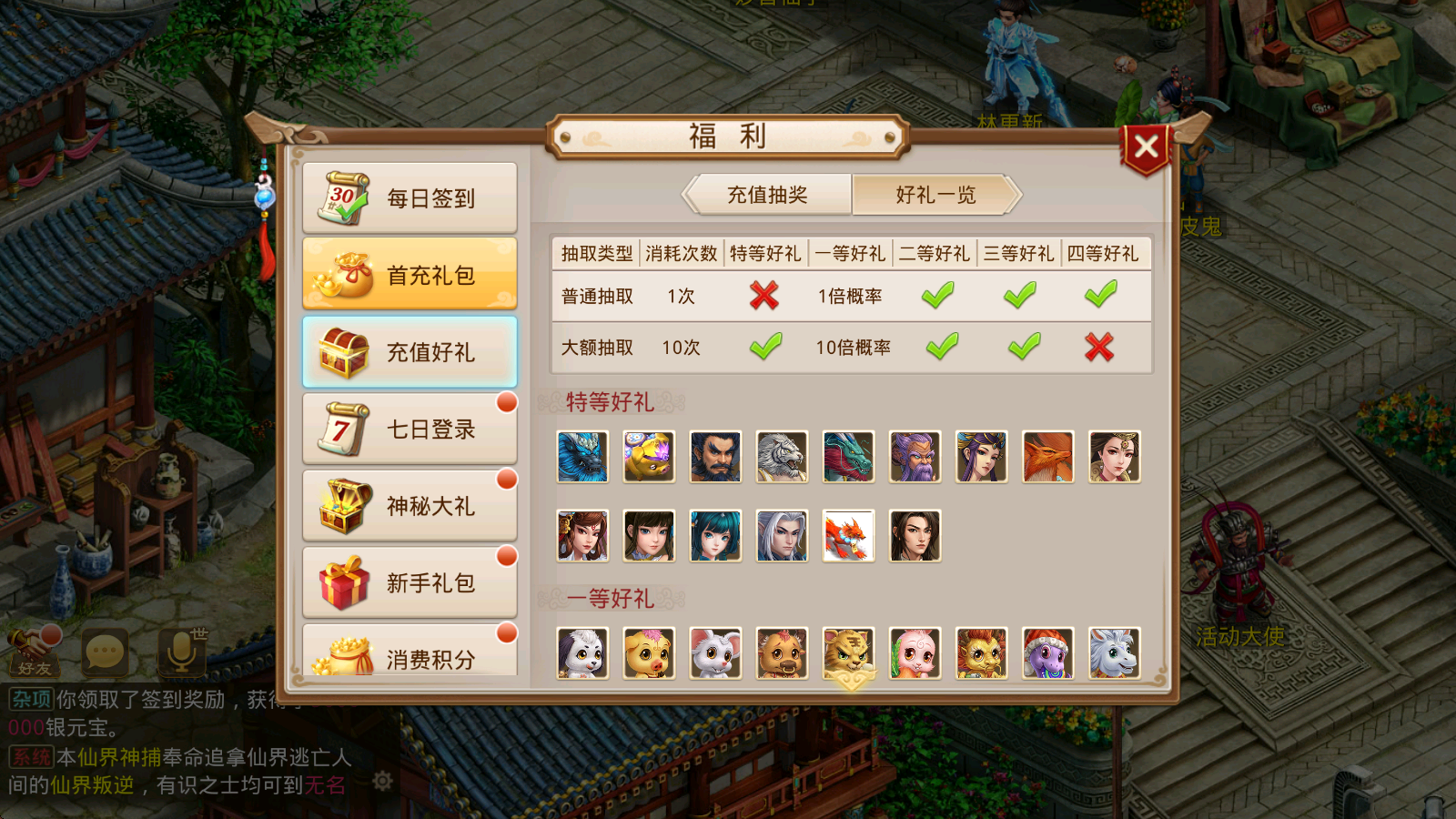Image resolution: width=1456 pixels, height=819 pixels.
Task: Open the 充值好礼 recharge rewards section
Action: (409, 350)
